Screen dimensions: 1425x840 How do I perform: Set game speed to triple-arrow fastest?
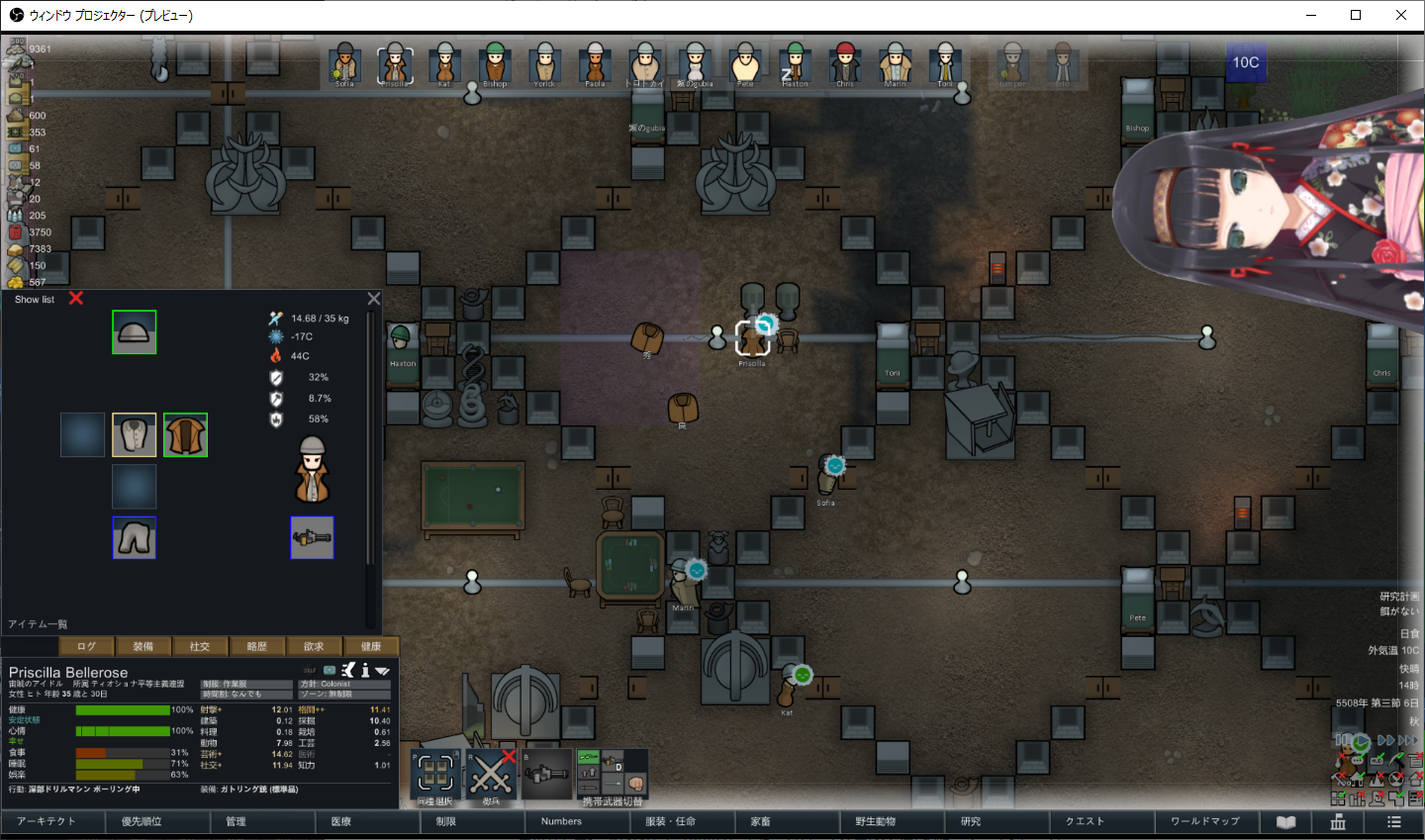tap(1408, 740)
